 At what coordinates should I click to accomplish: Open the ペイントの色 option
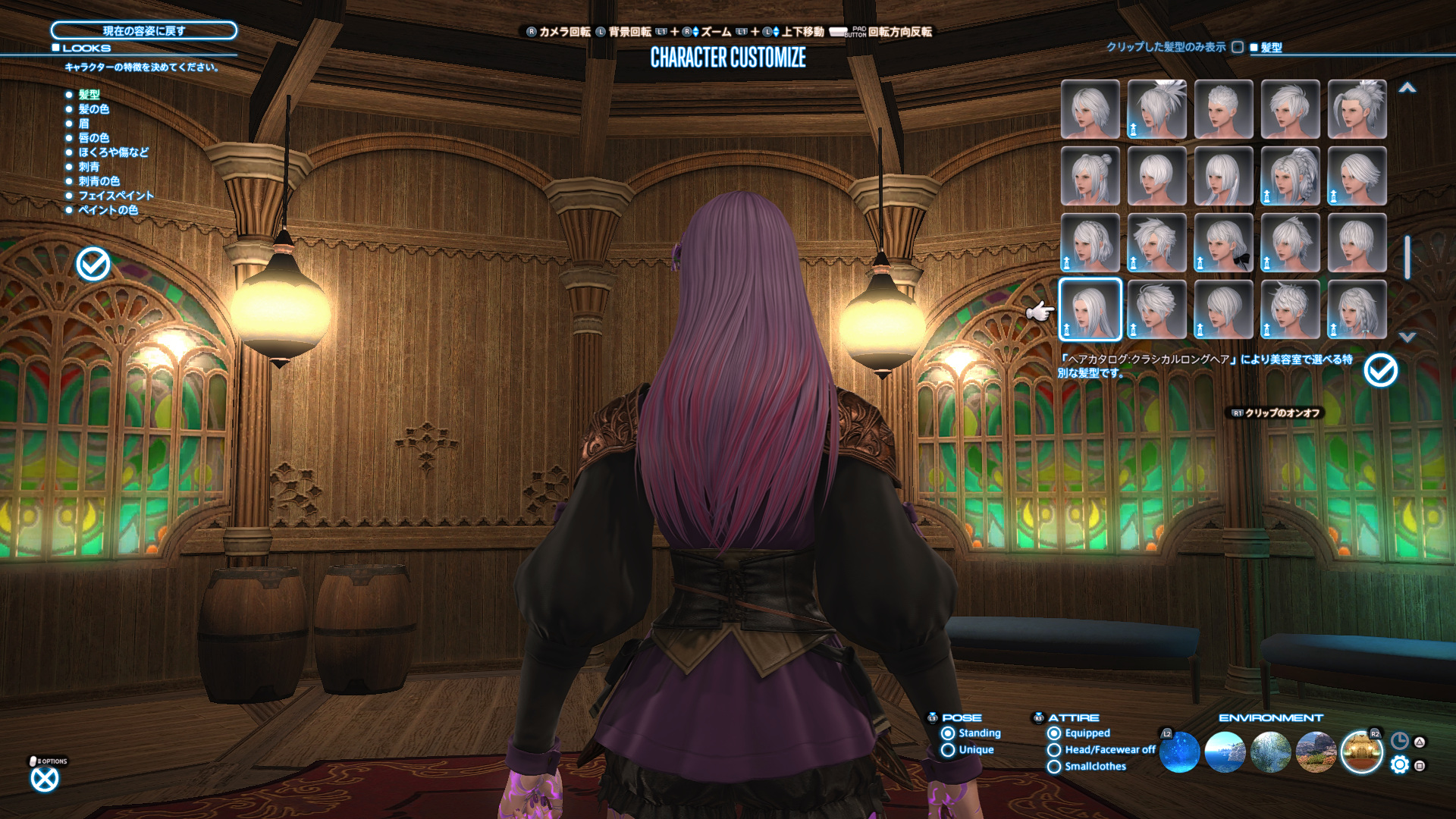click(108, 210)
